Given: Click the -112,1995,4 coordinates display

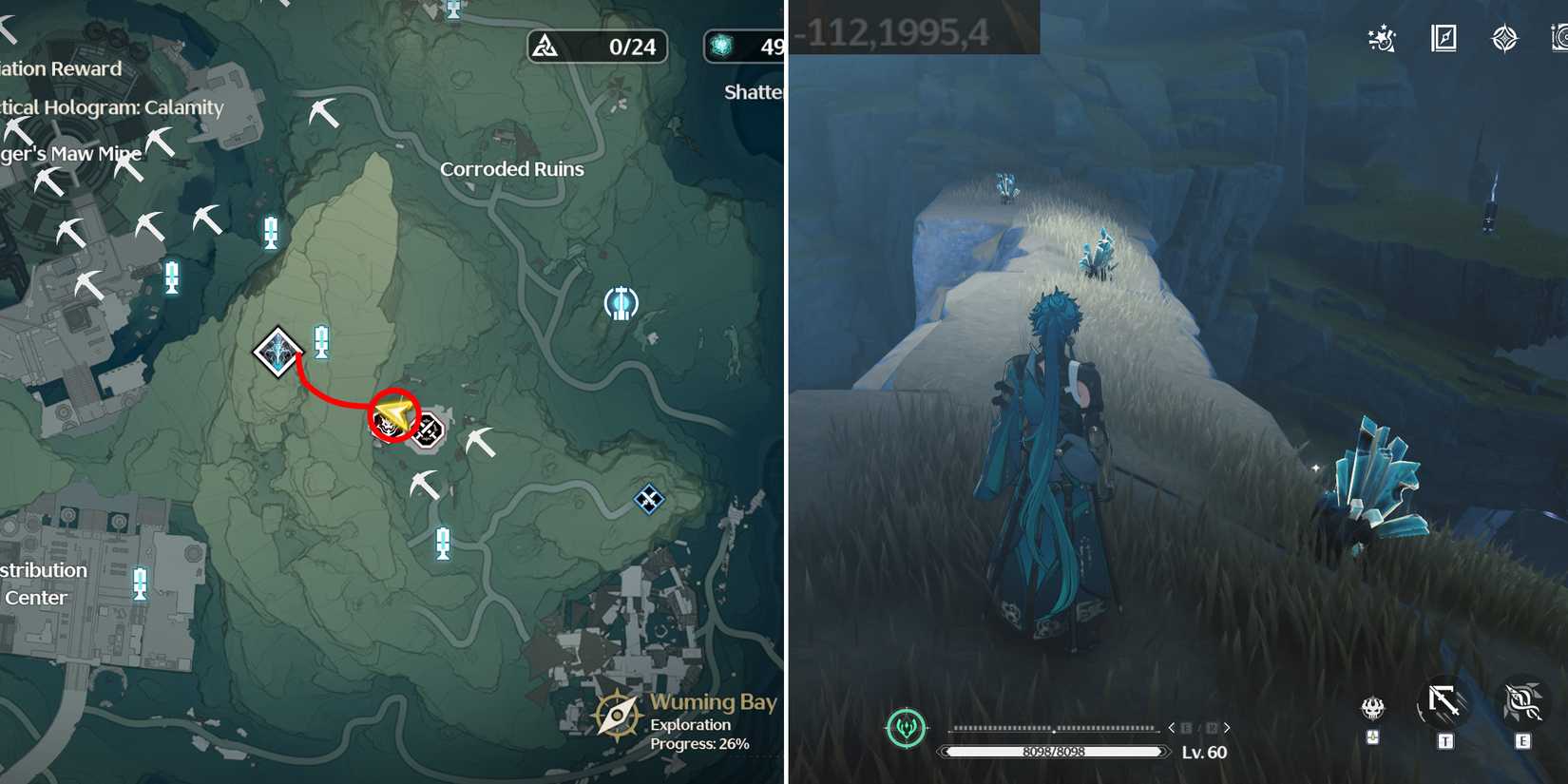Looking at the screenshot, I should click(898, 30).
